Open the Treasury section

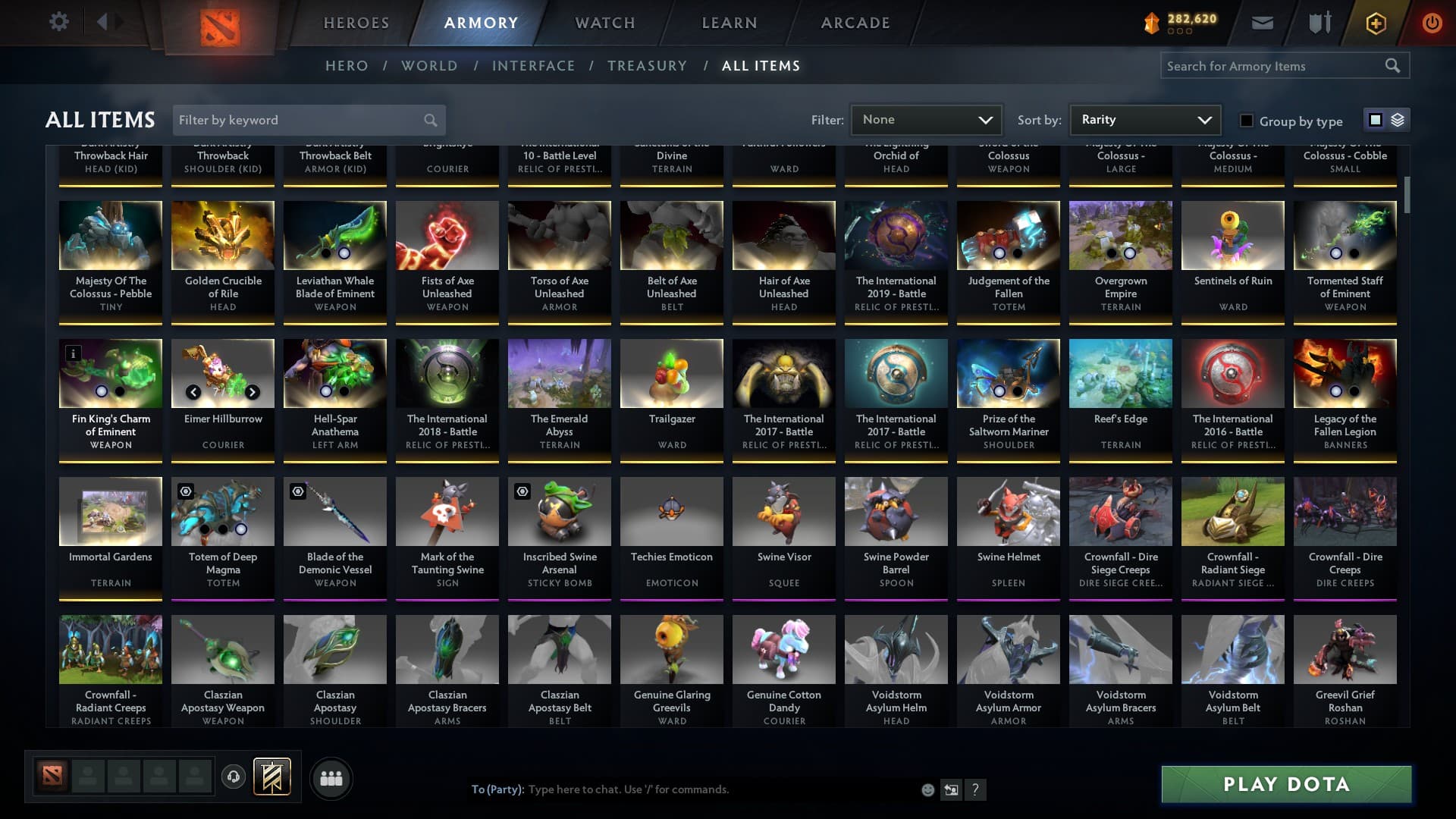pos(647,66)
